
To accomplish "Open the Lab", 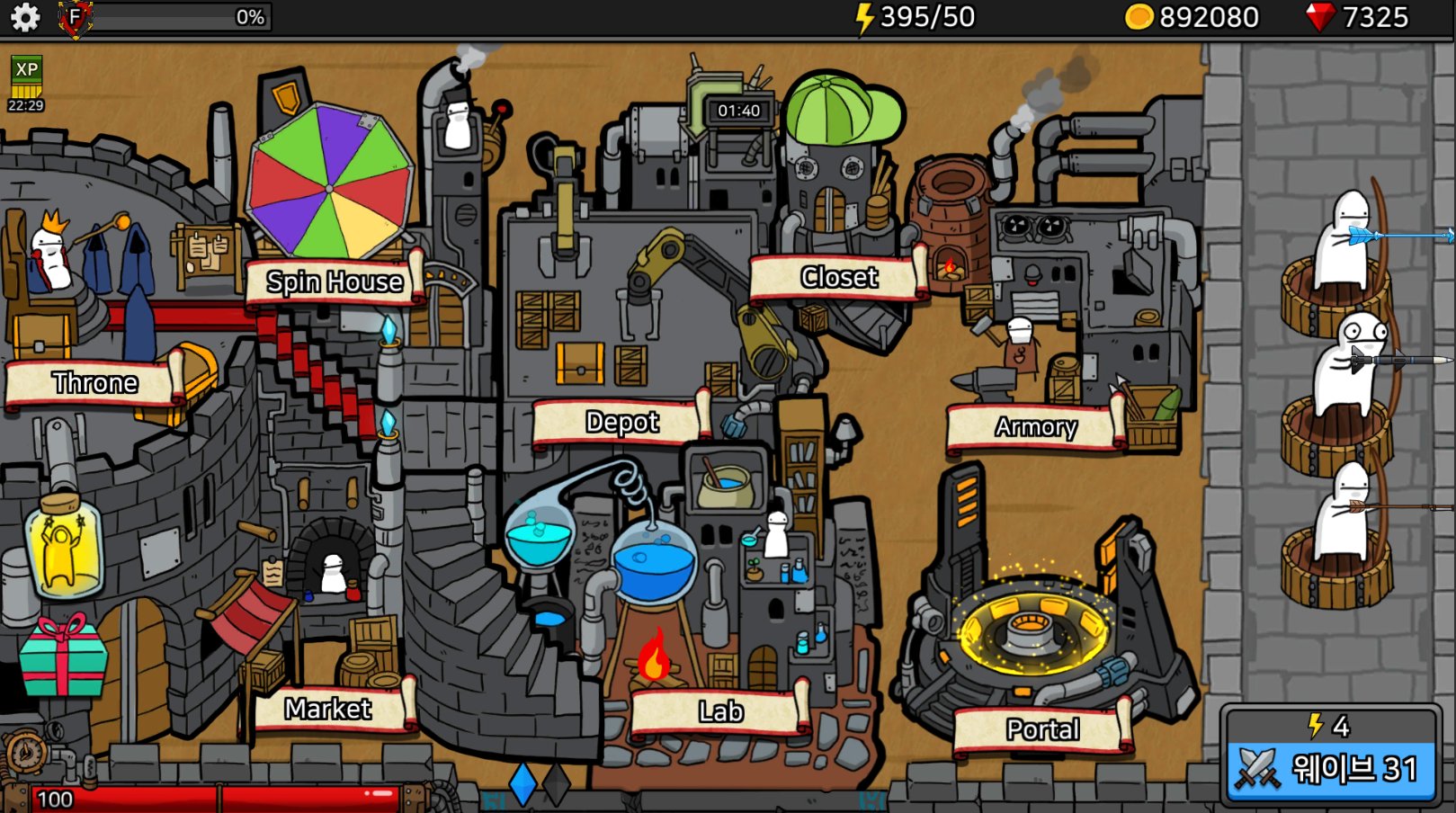I will [x=720, y=711].
